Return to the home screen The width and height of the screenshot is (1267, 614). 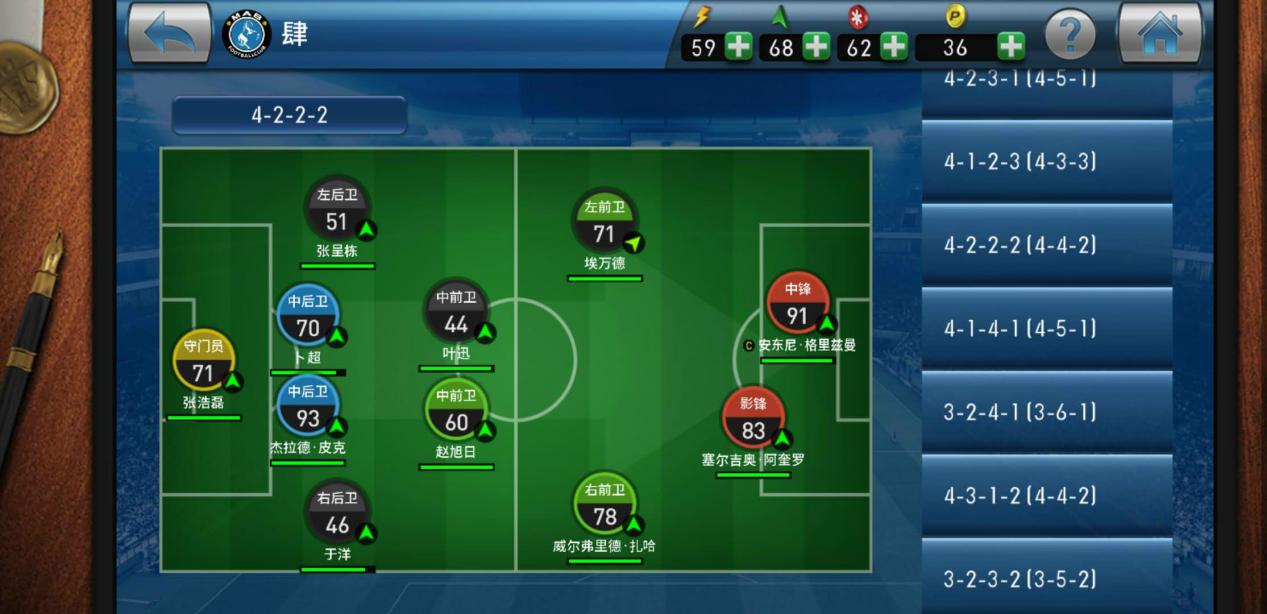1159,34
